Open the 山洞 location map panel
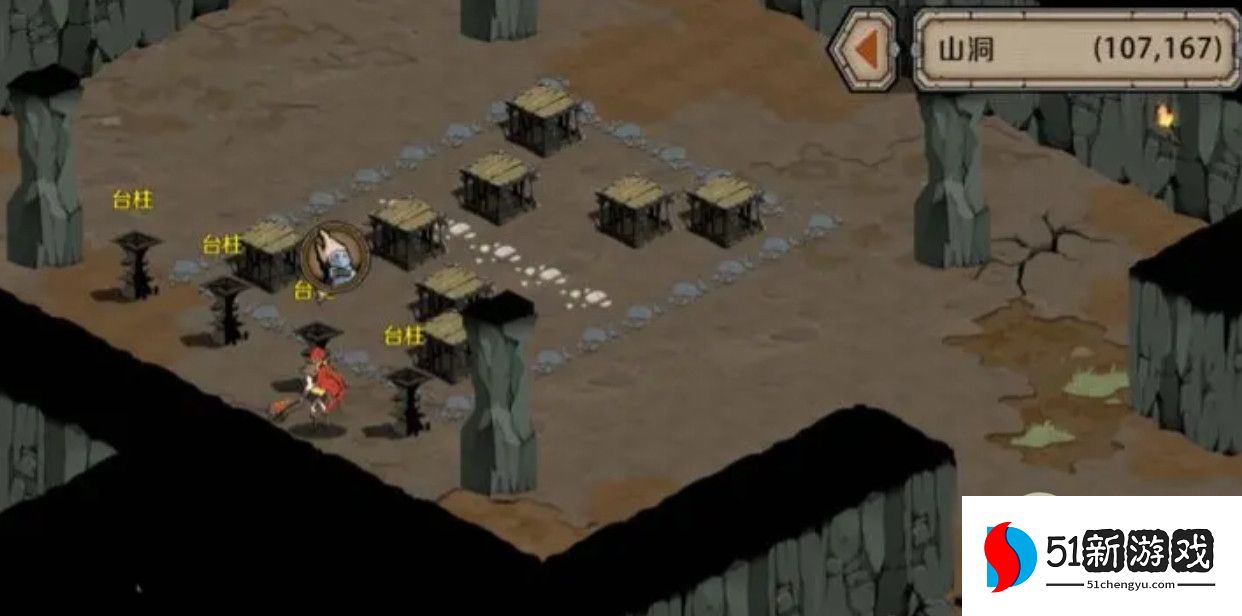Viewport: 1242px width, 616px height. (x=1077, y=49)
